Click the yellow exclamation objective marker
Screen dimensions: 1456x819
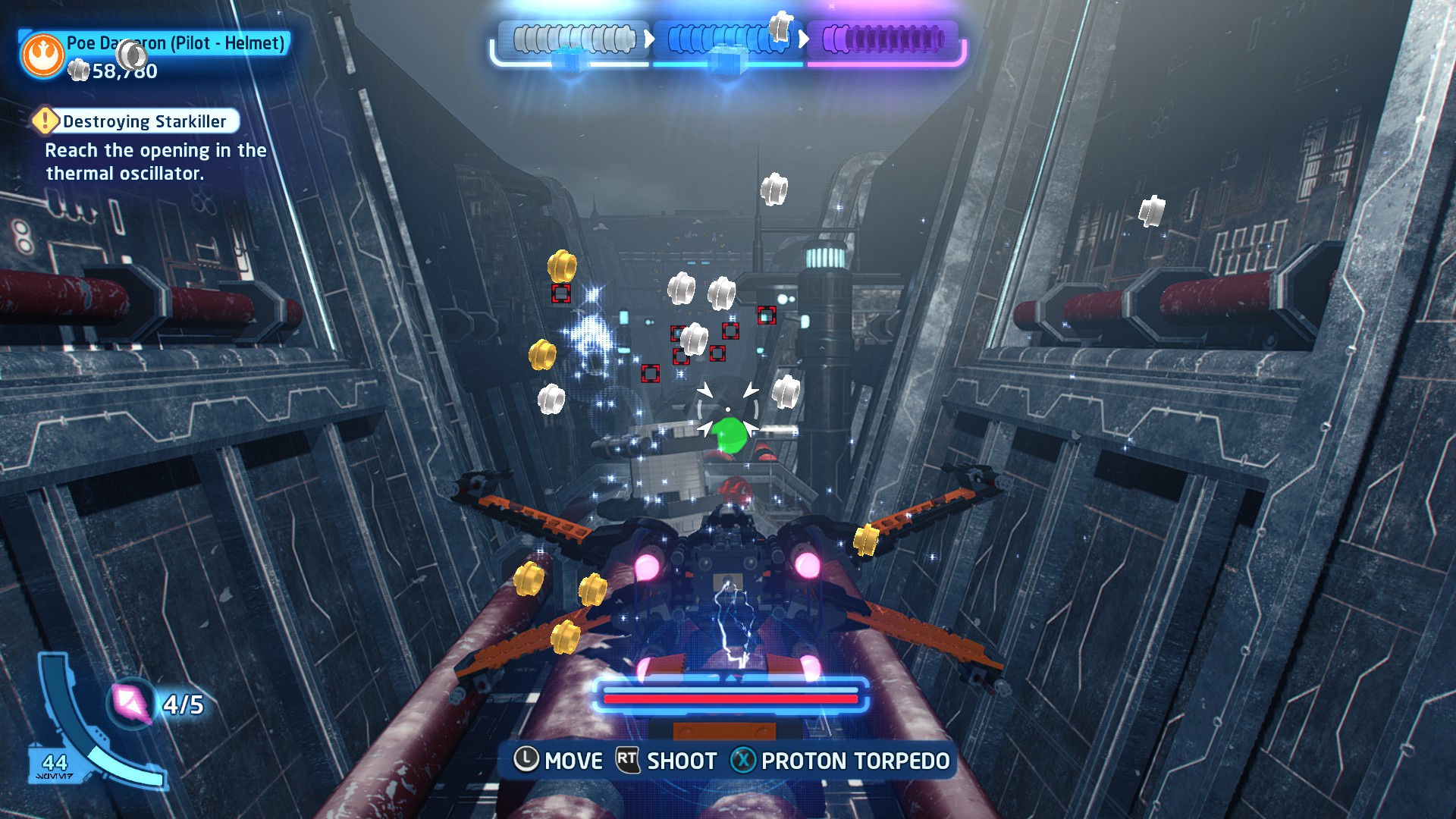45,121
